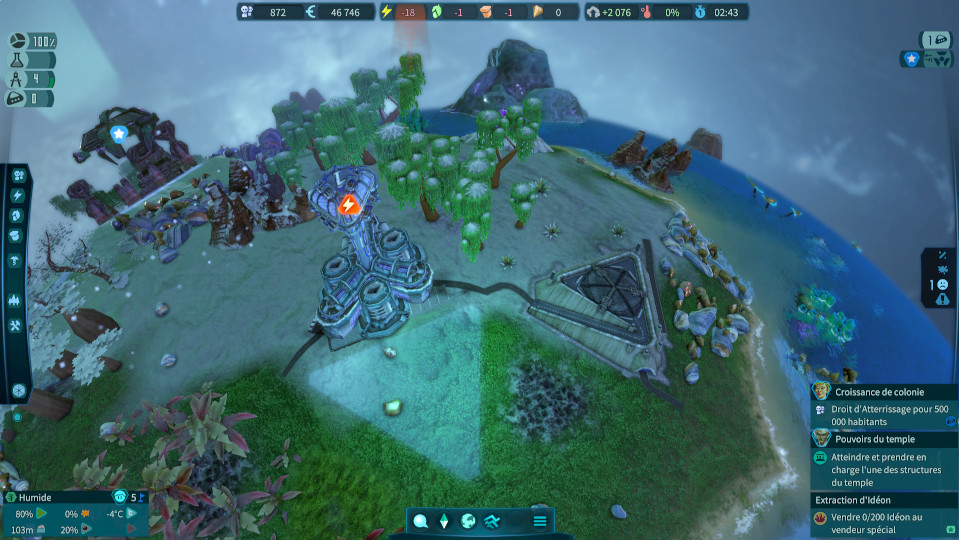Click the stats chart lines icon

coord(492,521)
